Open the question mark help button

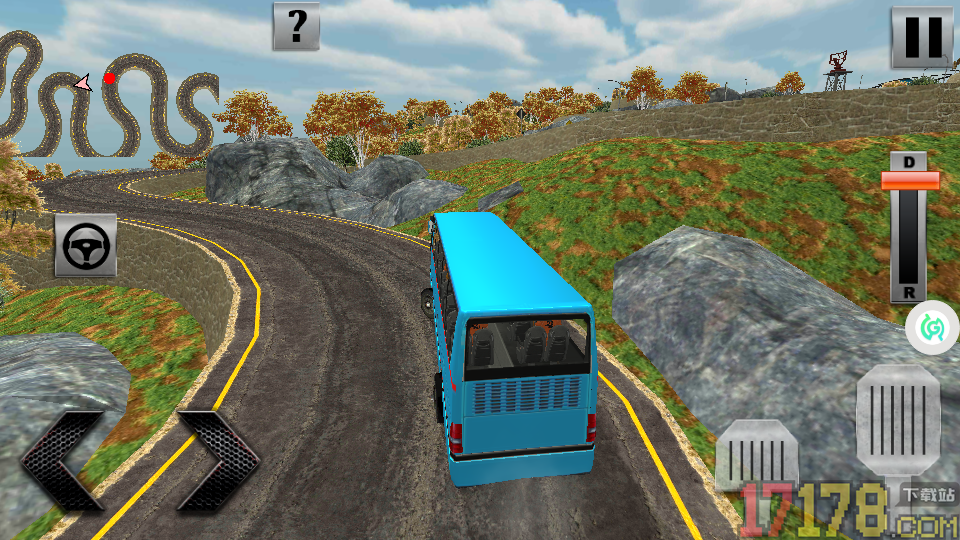296,26
